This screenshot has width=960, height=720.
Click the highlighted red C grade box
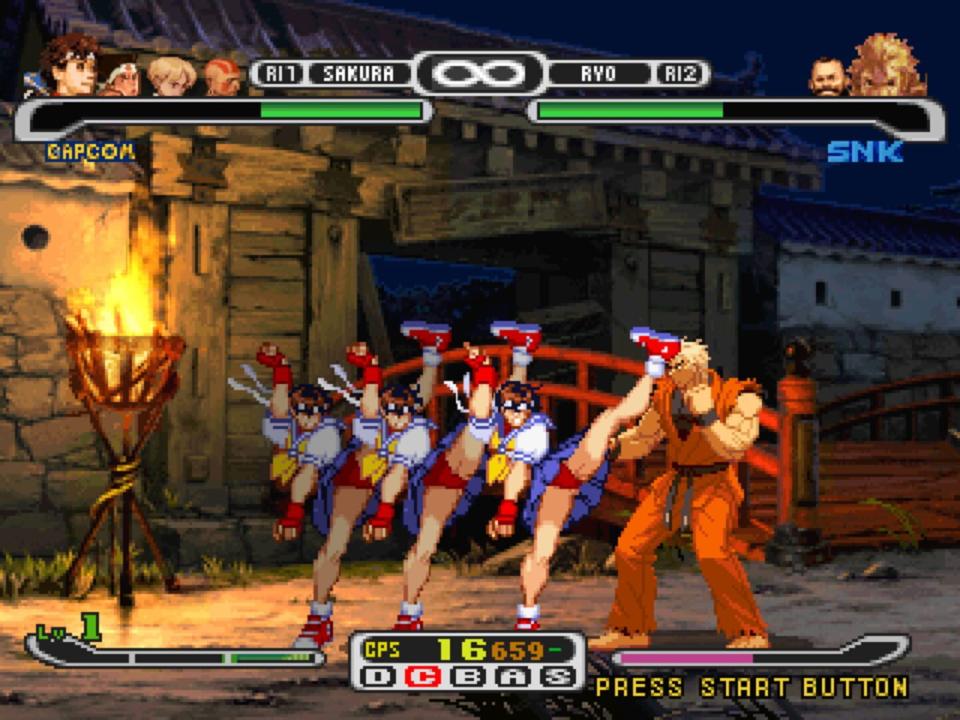coord(427,677)
